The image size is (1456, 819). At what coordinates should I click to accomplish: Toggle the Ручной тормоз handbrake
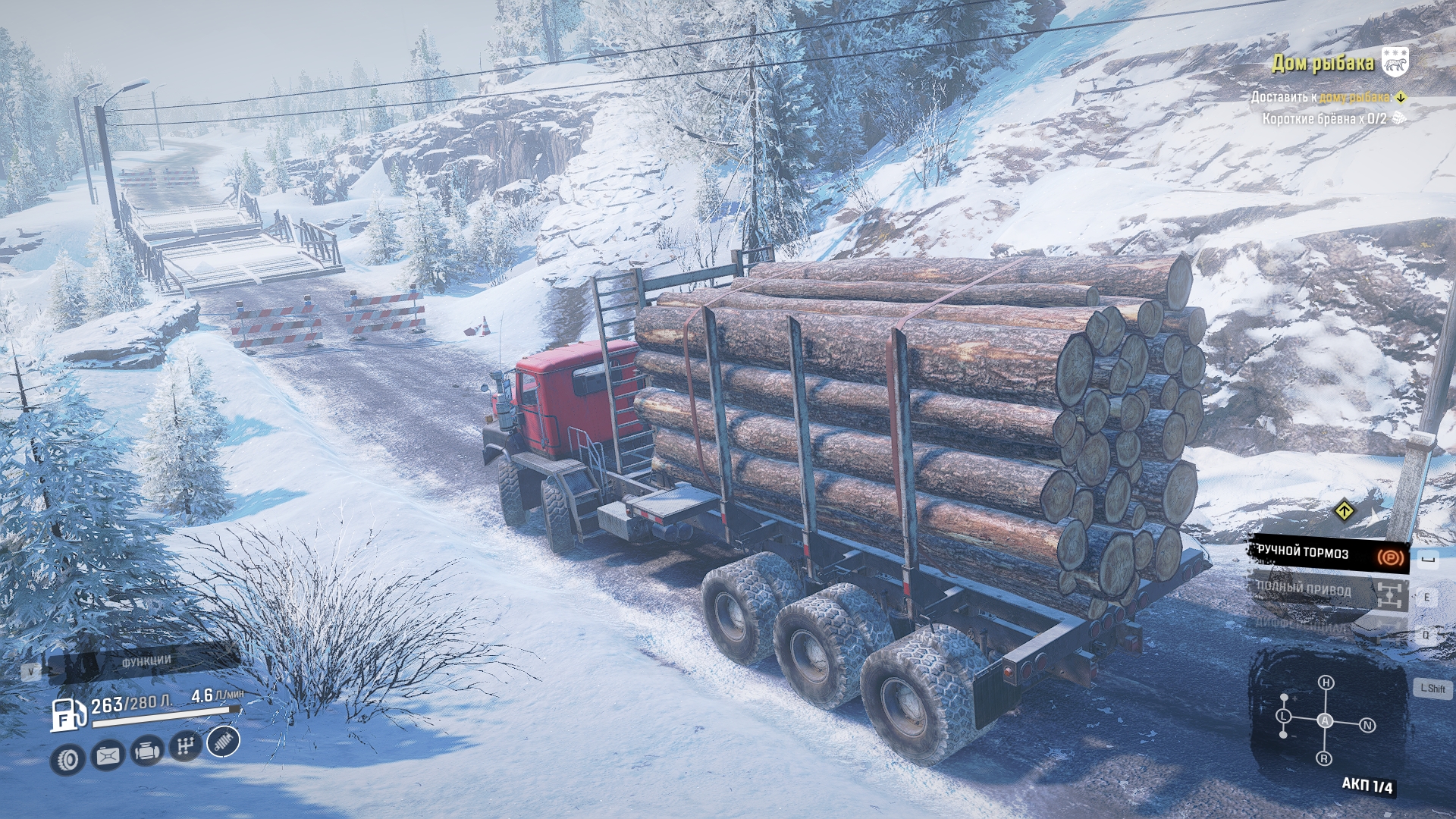[x=1327, y=554]
